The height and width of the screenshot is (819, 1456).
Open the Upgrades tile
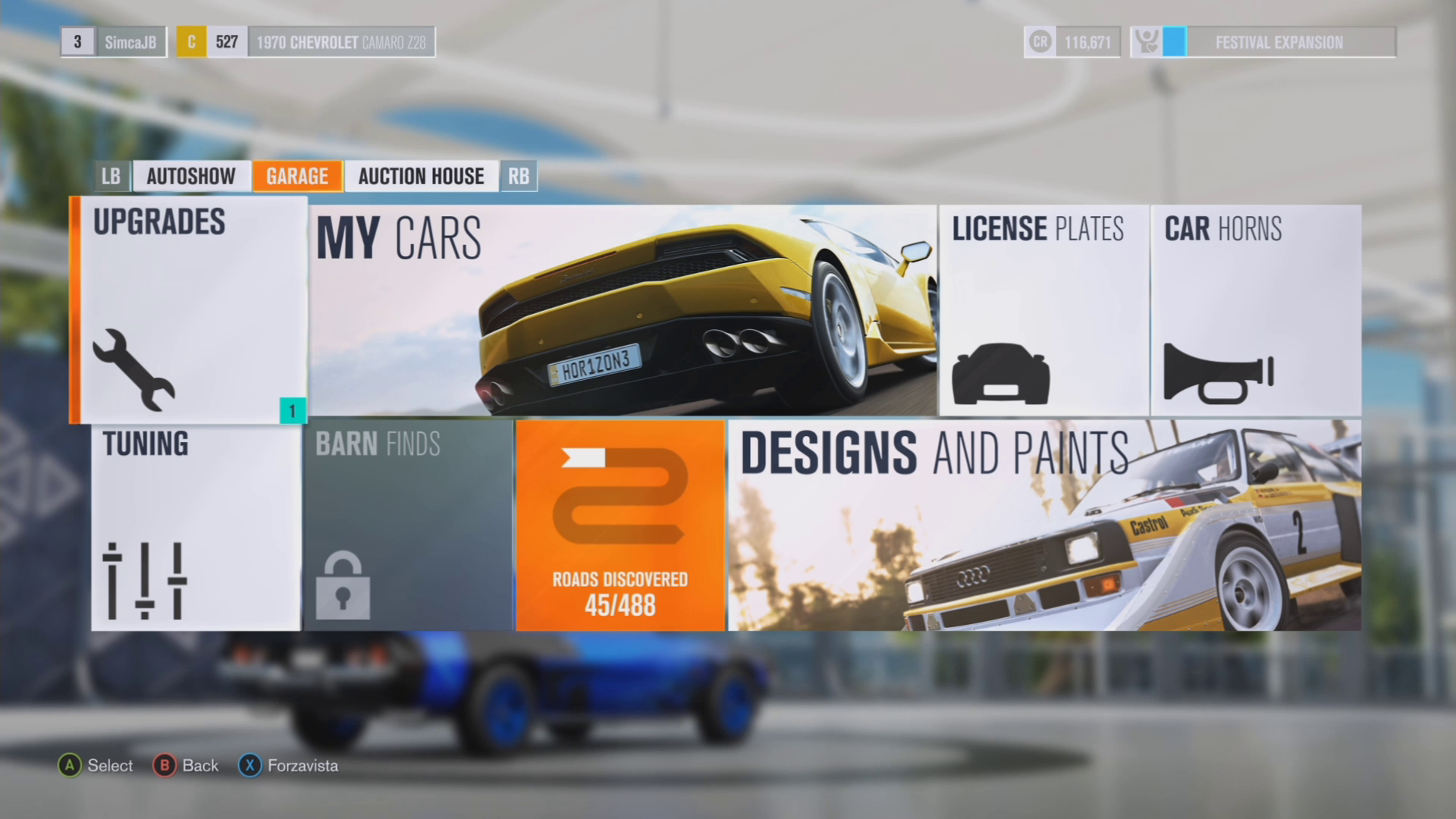190,309
